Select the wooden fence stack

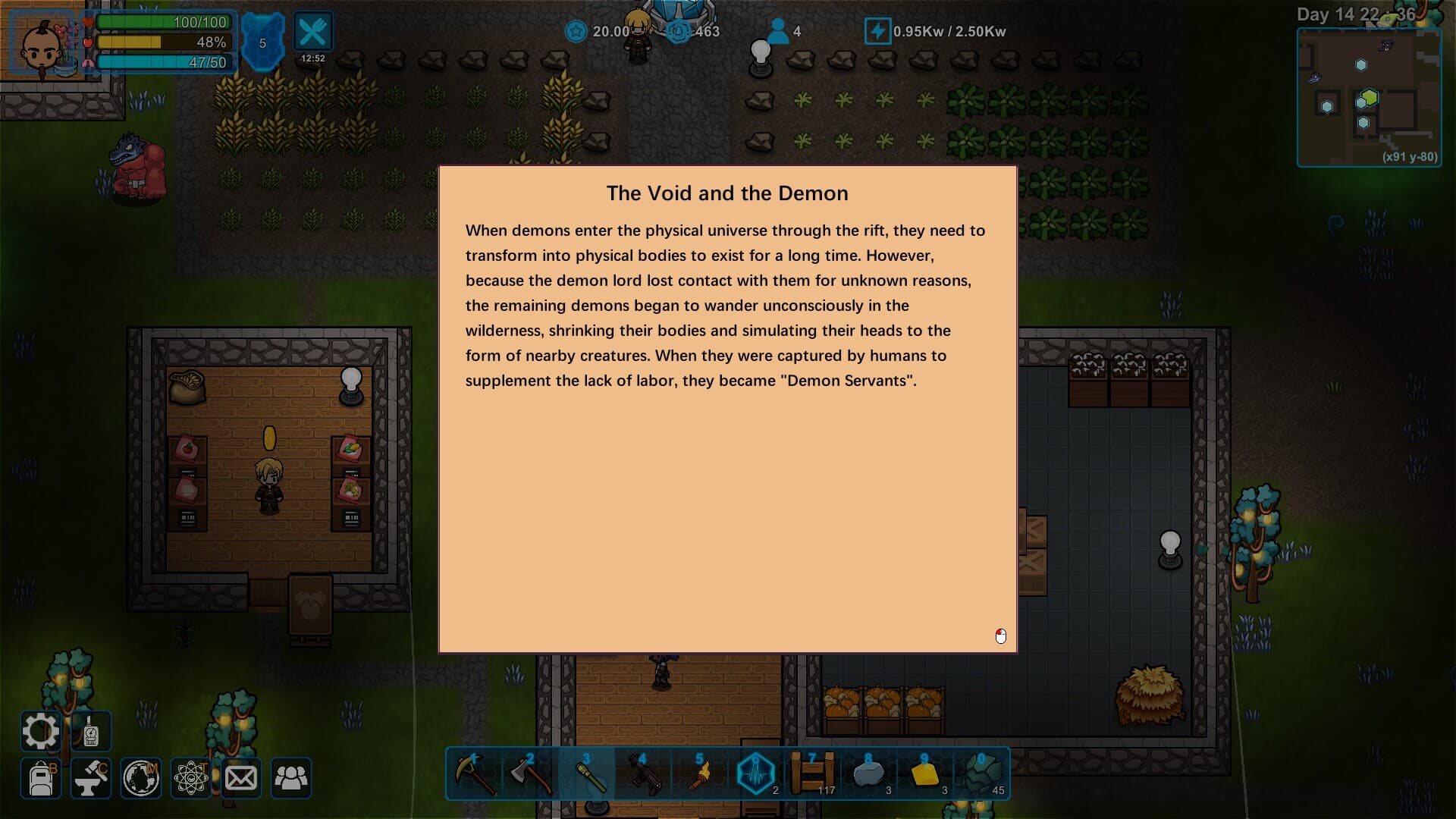click(x=811, y=773)
